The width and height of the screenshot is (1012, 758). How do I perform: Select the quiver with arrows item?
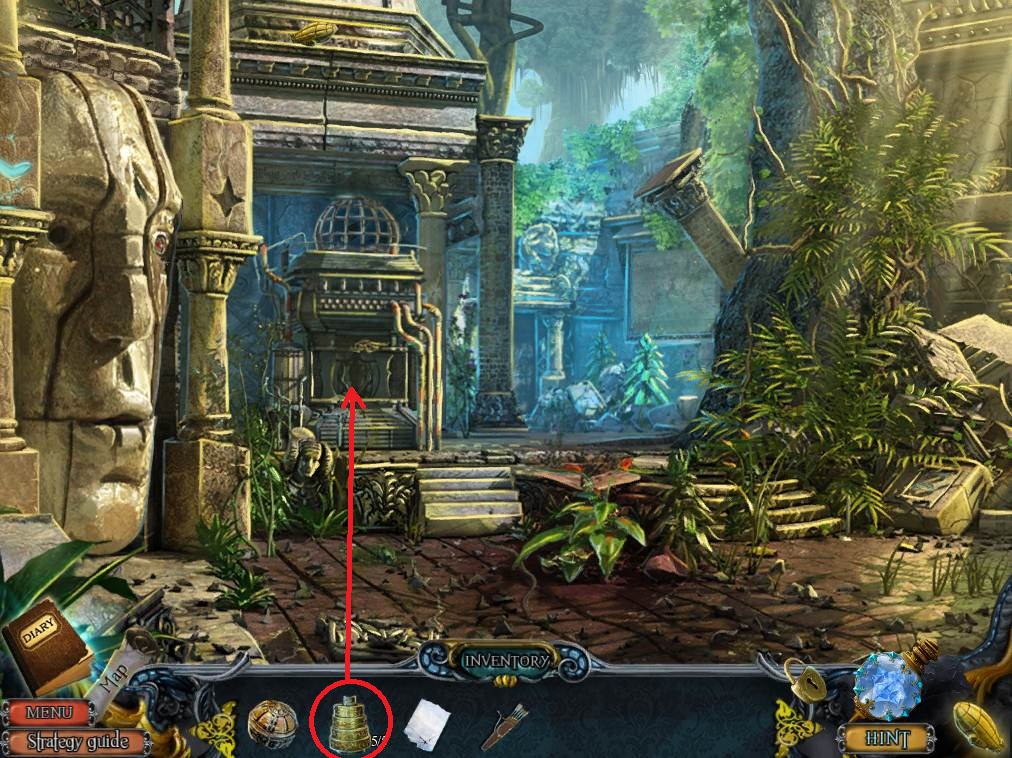(x=505, y=726)
